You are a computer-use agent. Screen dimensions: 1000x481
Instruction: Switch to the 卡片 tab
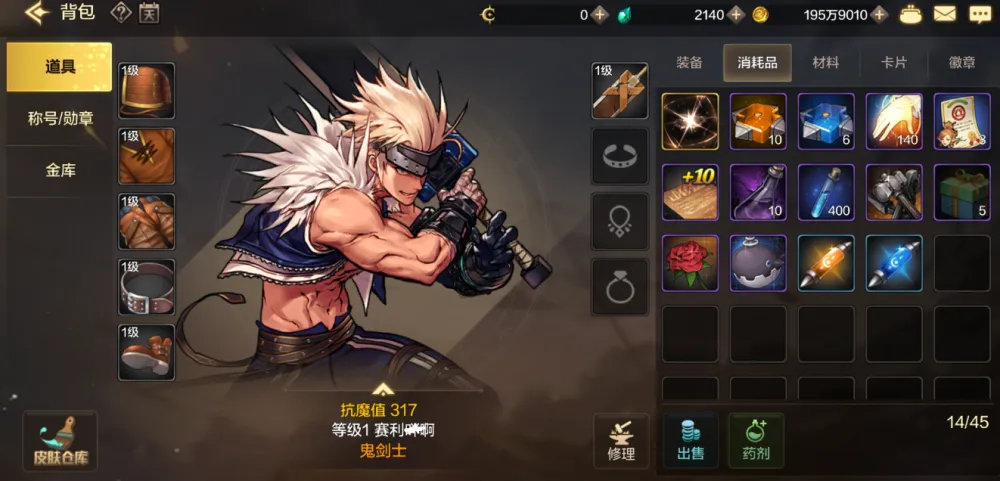pyautogui.click(x=893, y=62)
